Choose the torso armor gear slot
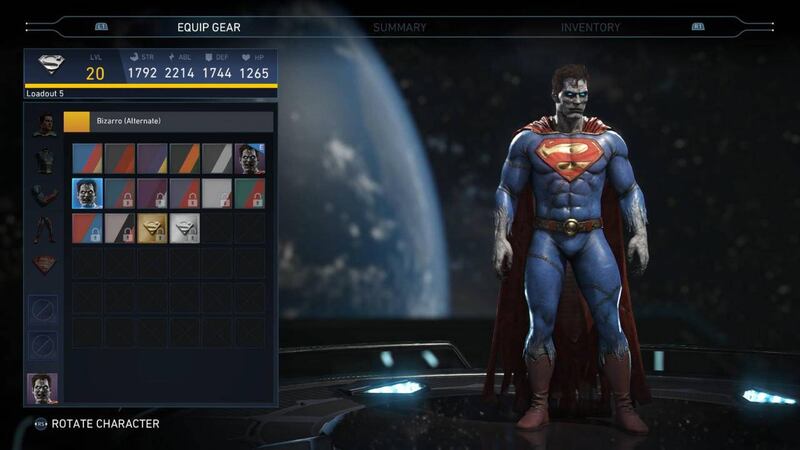Image resolution: width=800 pixels, height=450 pixels. [43, 160]
